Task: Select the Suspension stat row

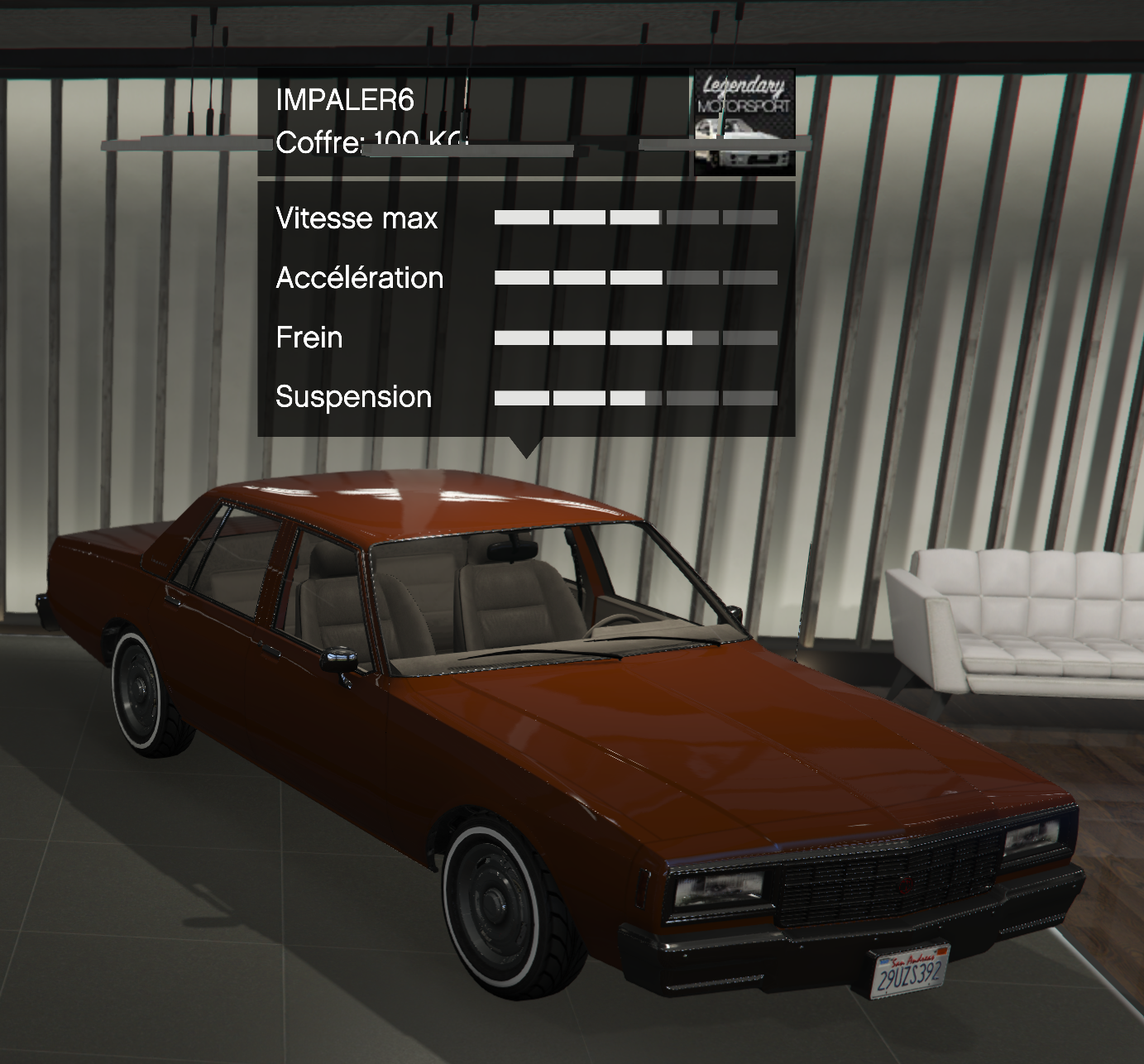Action: pyautogui.click(x=354, y=397)
